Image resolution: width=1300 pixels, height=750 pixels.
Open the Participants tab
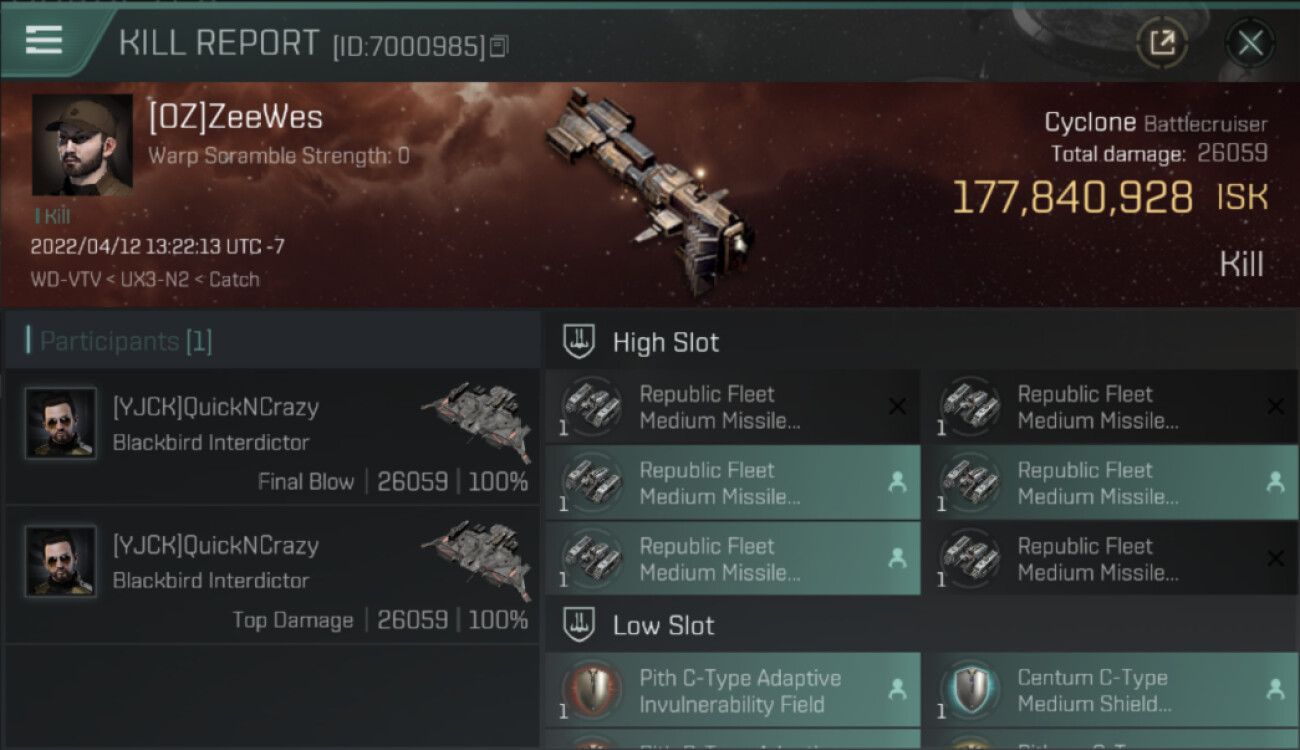(x=126, y=342)
